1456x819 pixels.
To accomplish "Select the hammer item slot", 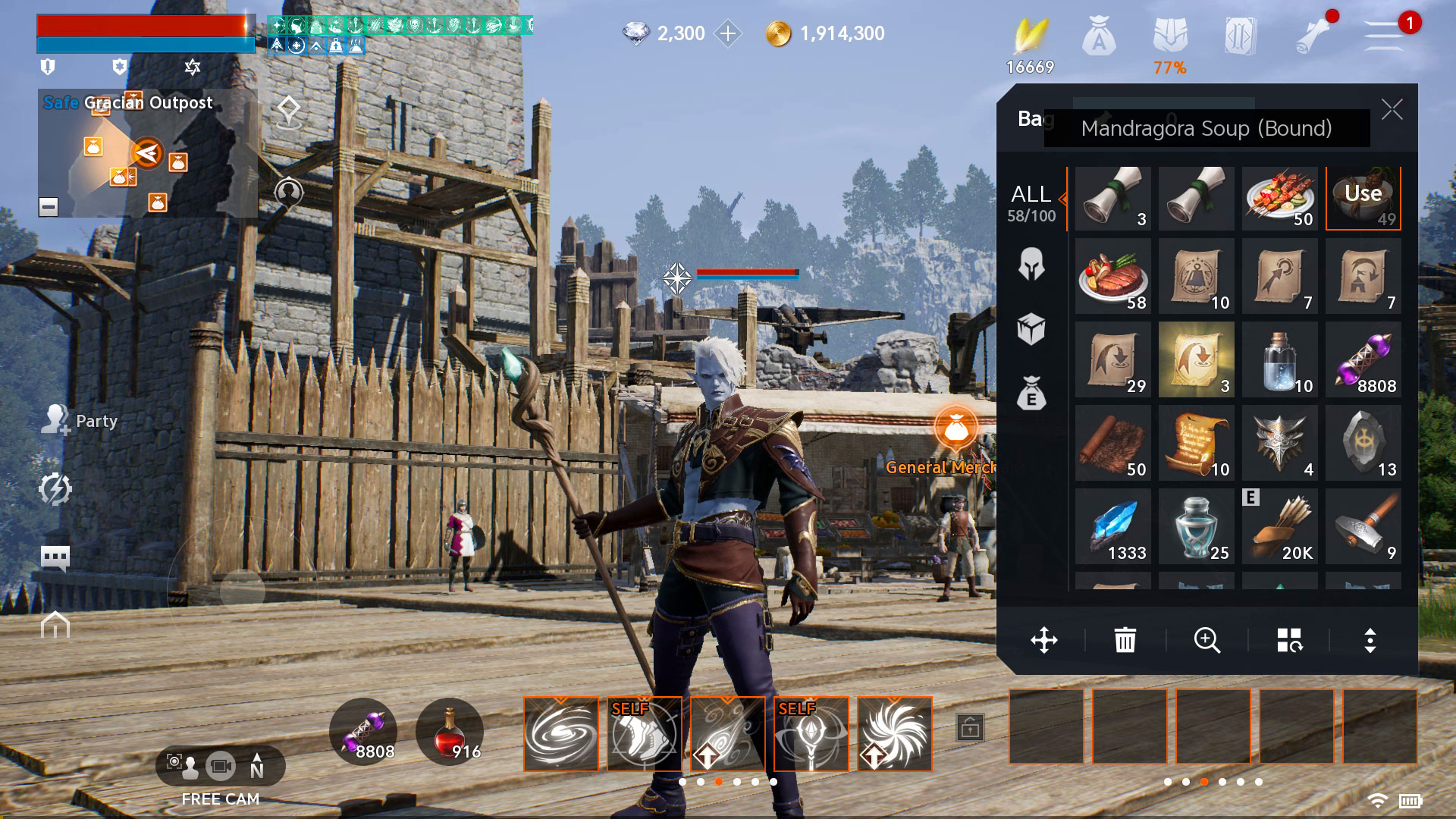I will tap(1363, 526).
